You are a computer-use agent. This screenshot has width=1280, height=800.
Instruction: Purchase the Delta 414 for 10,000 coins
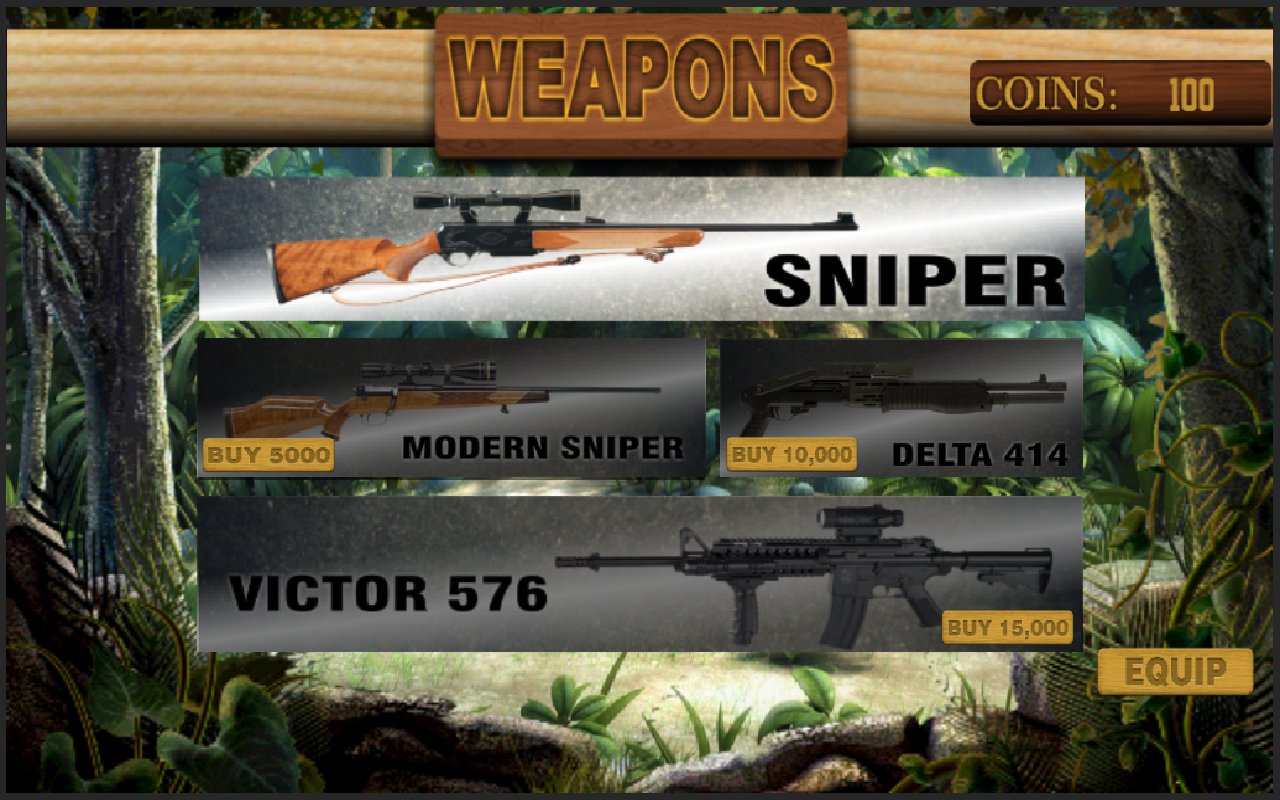[791, 455]
